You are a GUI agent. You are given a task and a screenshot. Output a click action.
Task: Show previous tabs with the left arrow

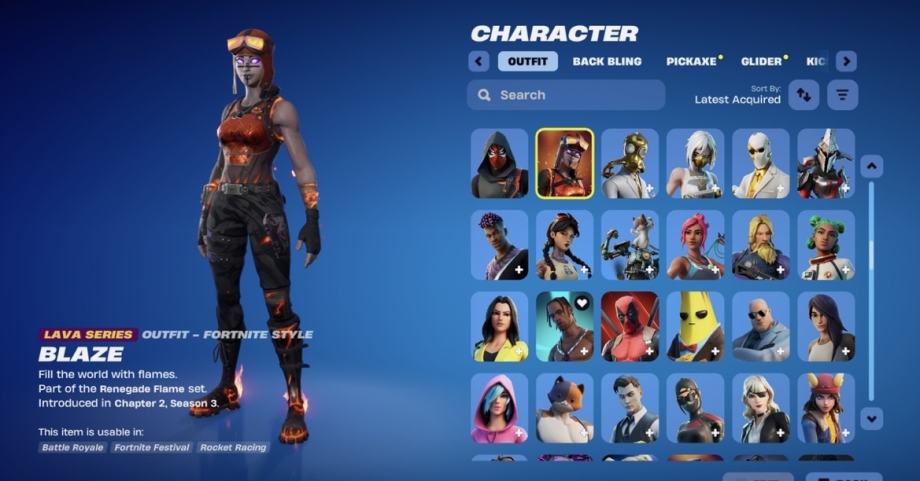pyautogui.click(x=478, y=61)
